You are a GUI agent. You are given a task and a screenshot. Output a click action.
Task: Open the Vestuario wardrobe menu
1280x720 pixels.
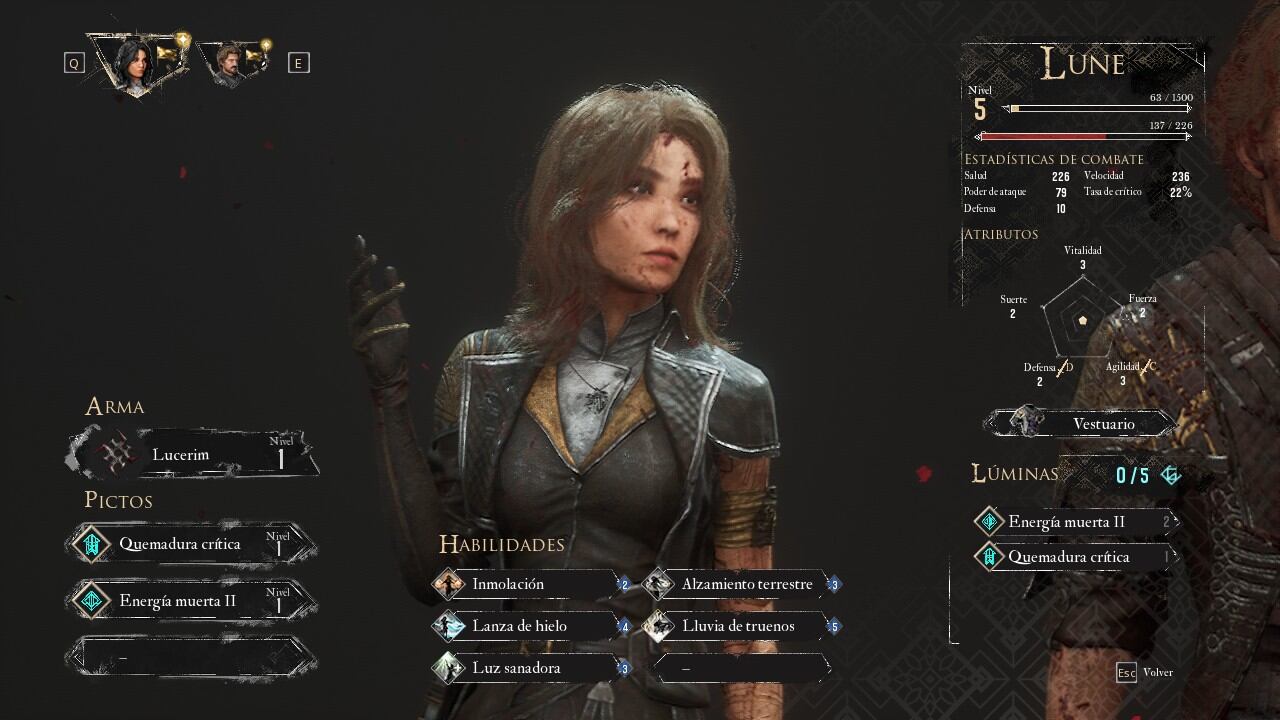tap(1082, 423)
